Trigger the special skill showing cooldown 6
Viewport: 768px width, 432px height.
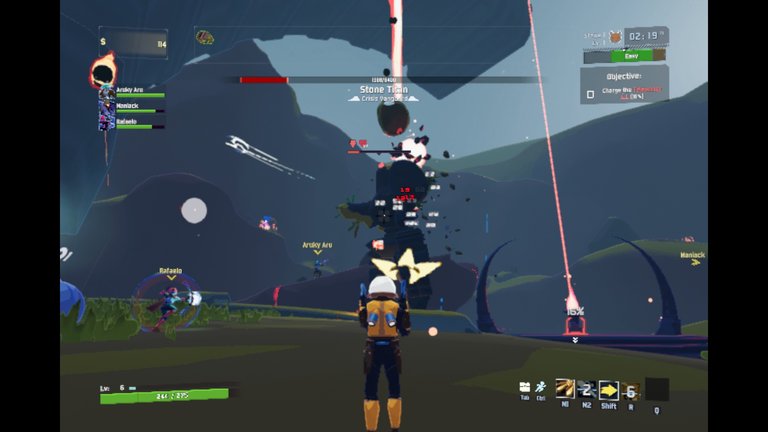pyautogui.click(x=630, y=390)
